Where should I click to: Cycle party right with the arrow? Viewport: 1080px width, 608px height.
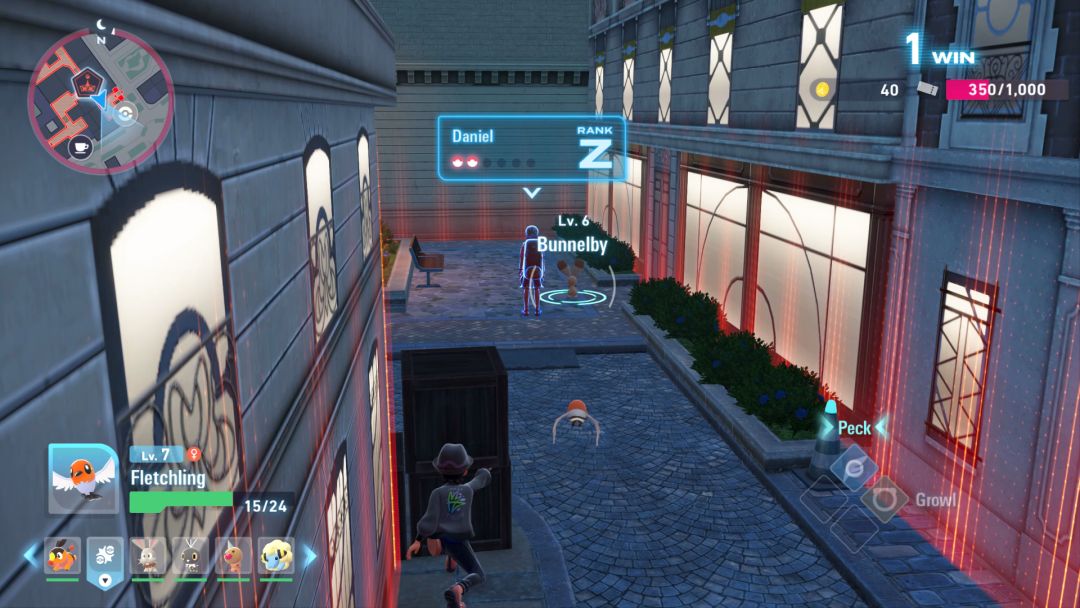(310, 555)
